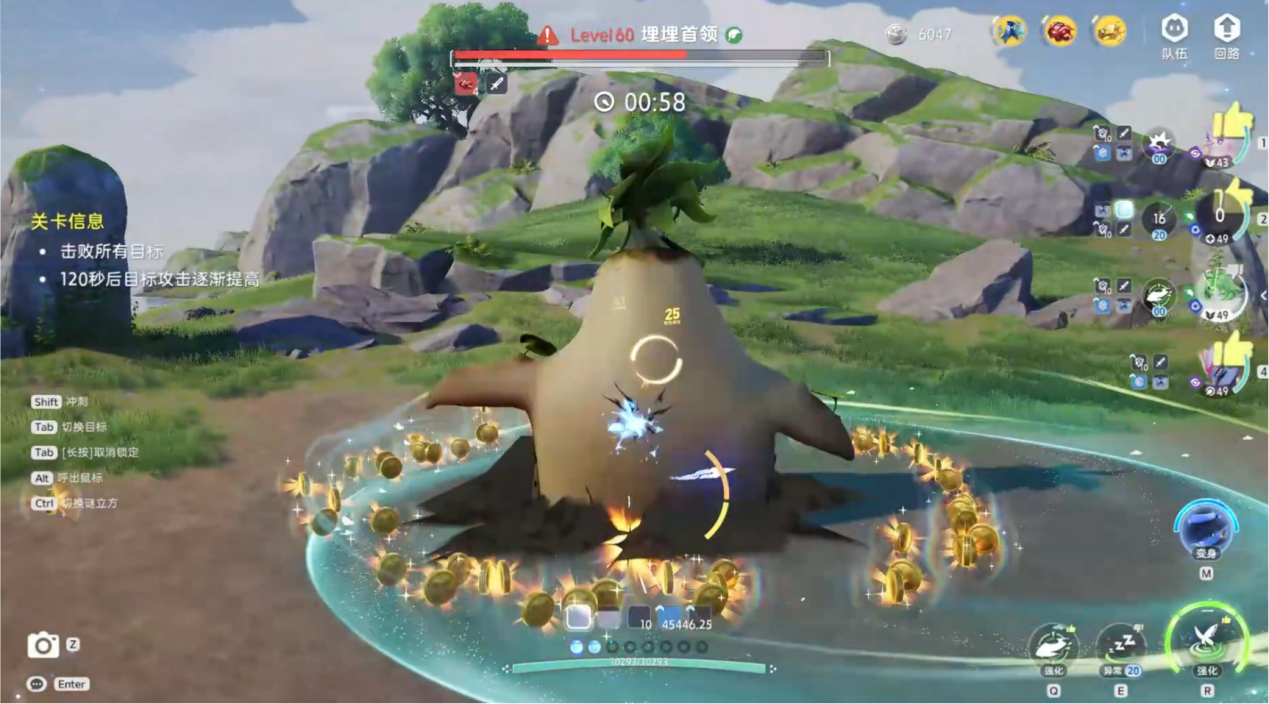Screen dimensions: 1269x704
Task: Activate the green-ringed 强化 wing skill
Action: pyautogui.click(x=1207, y=640)
